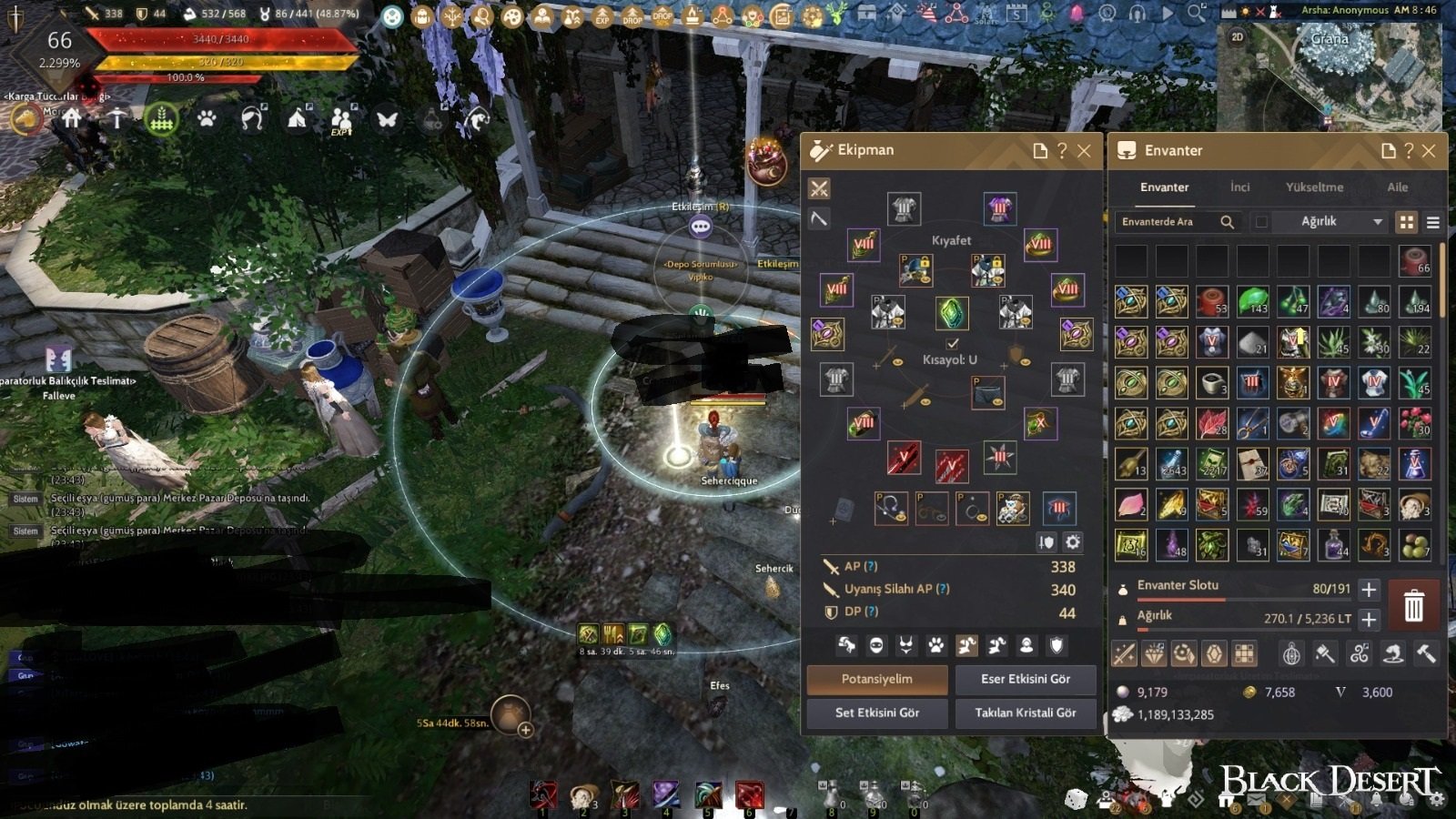Select the Aile tab
The width and height of the screenshot is (1456, 819).
tap(1397, 187)
